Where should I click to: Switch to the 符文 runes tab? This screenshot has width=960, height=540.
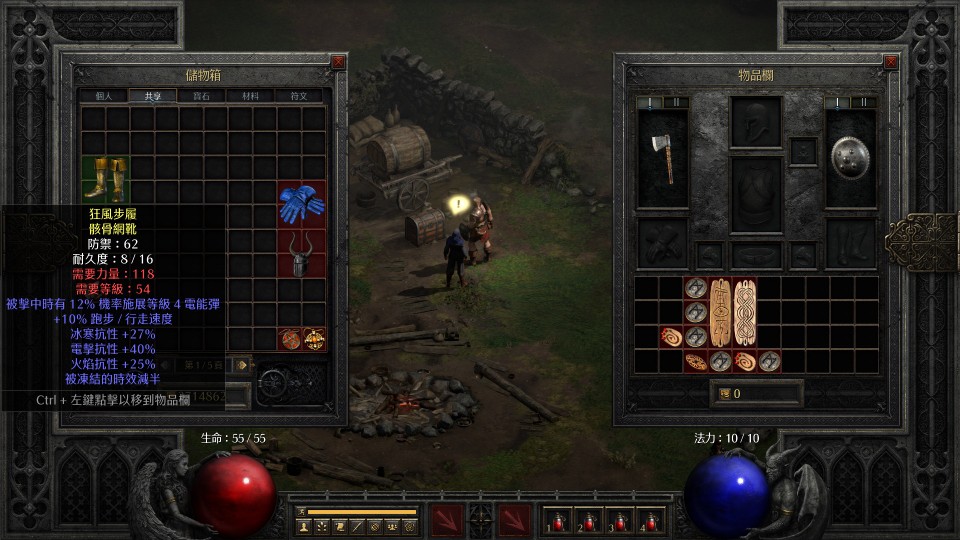pos(299,96)
